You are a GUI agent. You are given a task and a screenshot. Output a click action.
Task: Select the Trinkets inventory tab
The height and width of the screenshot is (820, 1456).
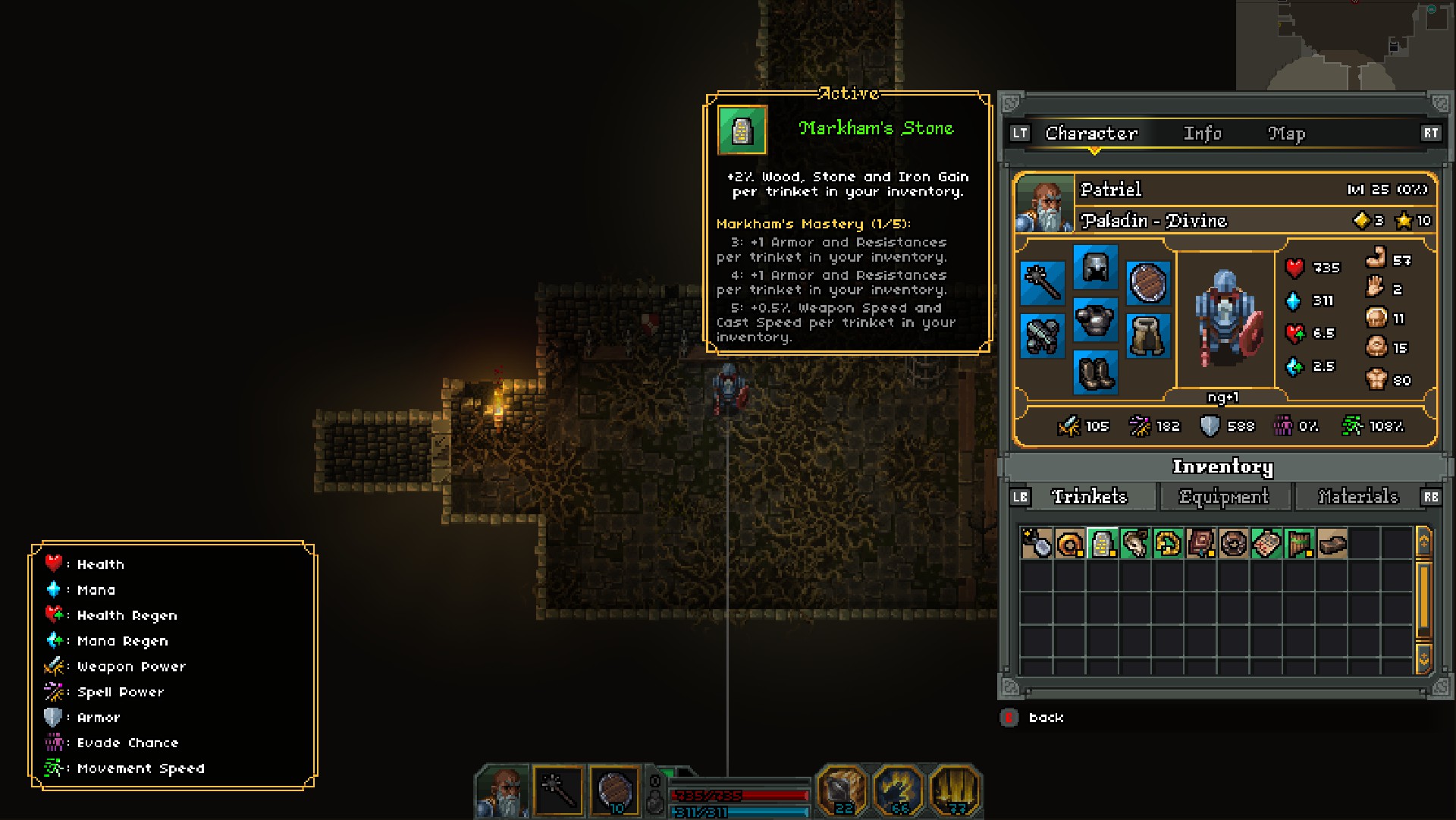tap(1089, 497)
